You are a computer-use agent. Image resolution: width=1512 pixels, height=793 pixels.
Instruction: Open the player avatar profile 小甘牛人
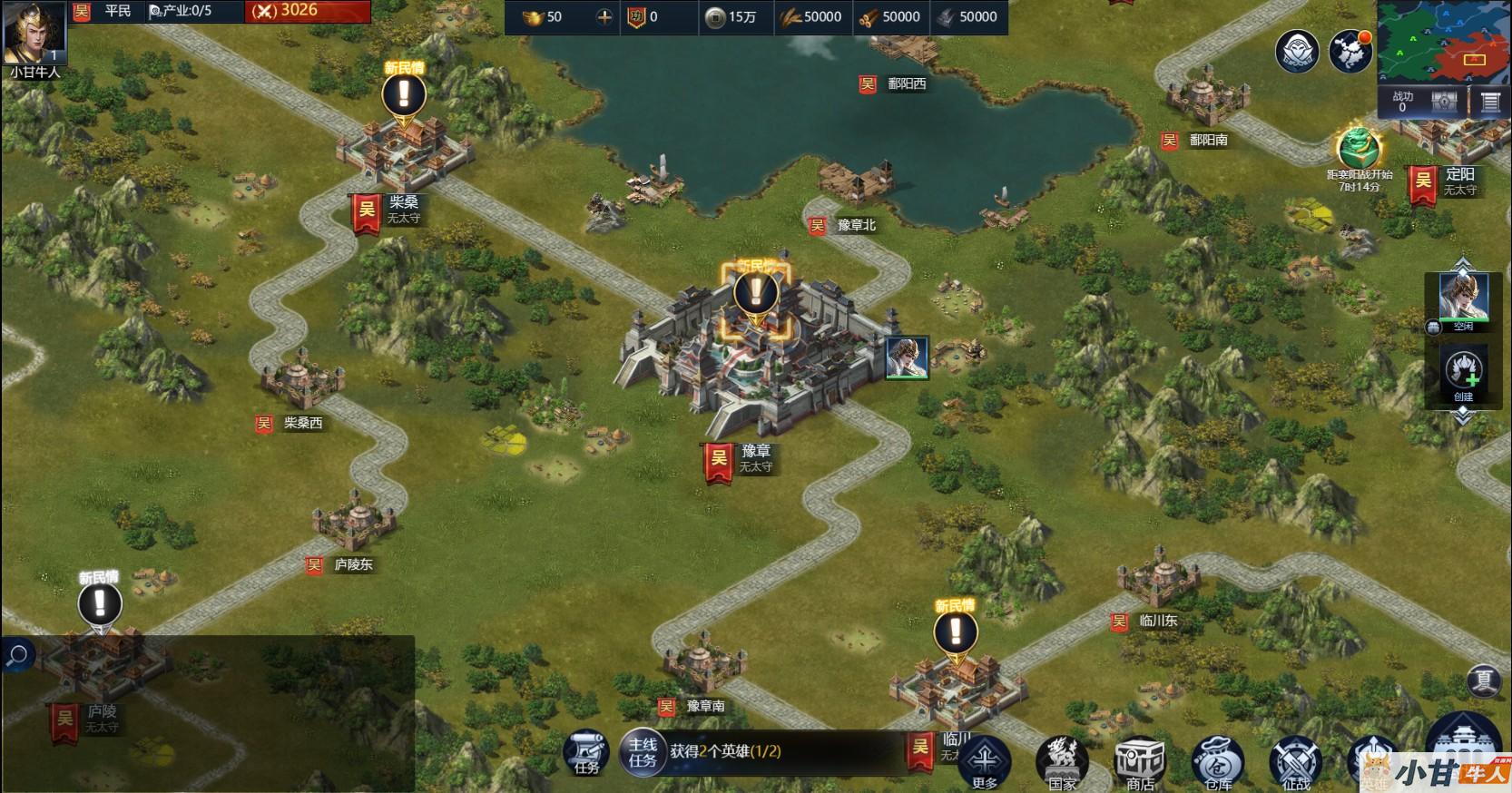click(34, 34)
